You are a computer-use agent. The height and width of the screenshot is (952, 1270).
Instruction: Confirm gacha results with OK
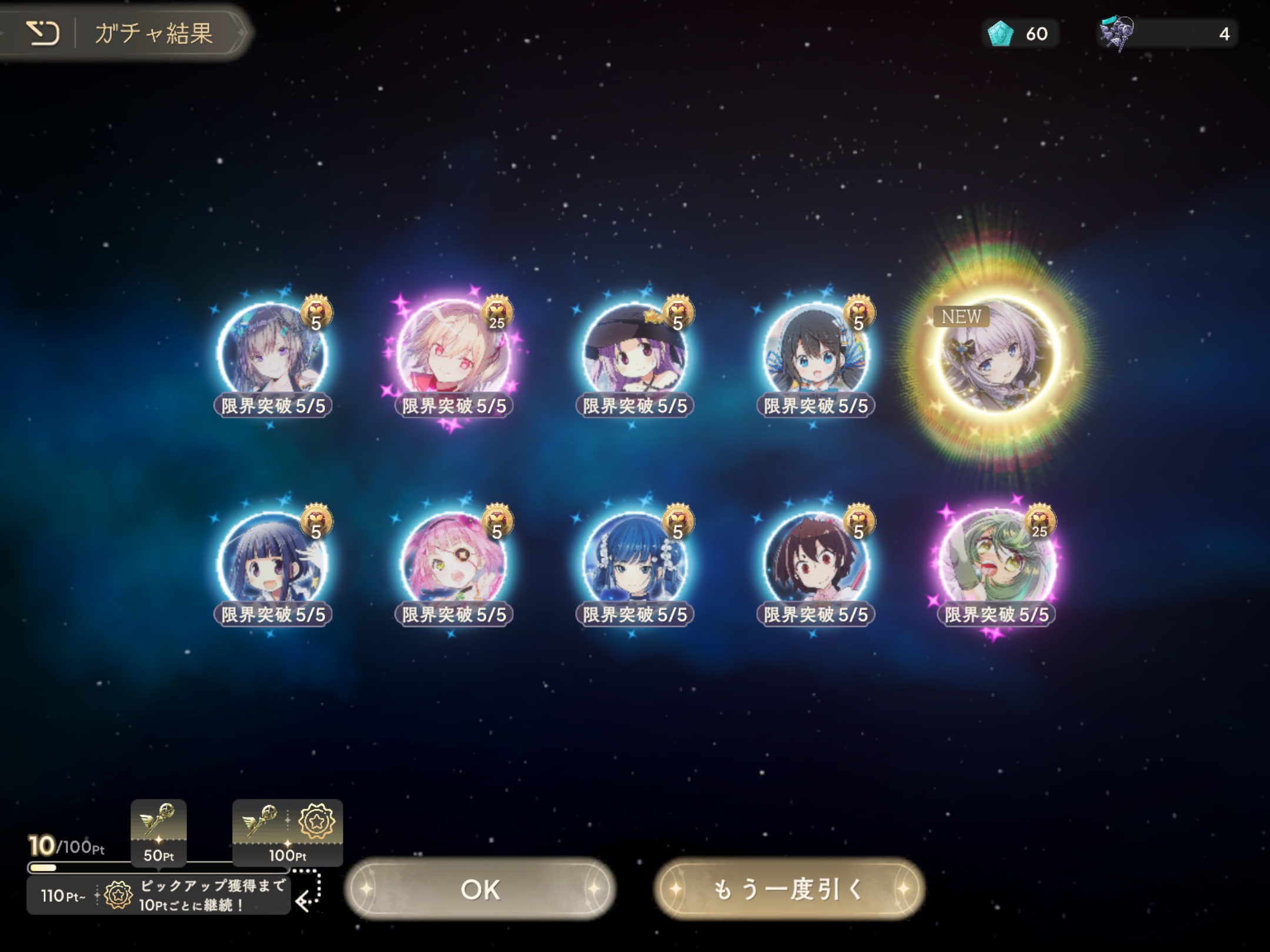pyautogui.click(x=480, y=889)
